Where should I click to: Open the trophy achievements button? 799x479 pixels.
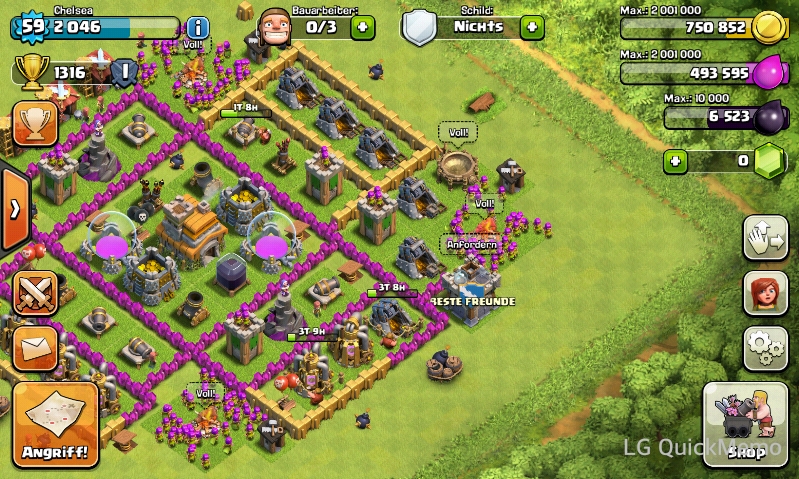(x=35, y=123)
